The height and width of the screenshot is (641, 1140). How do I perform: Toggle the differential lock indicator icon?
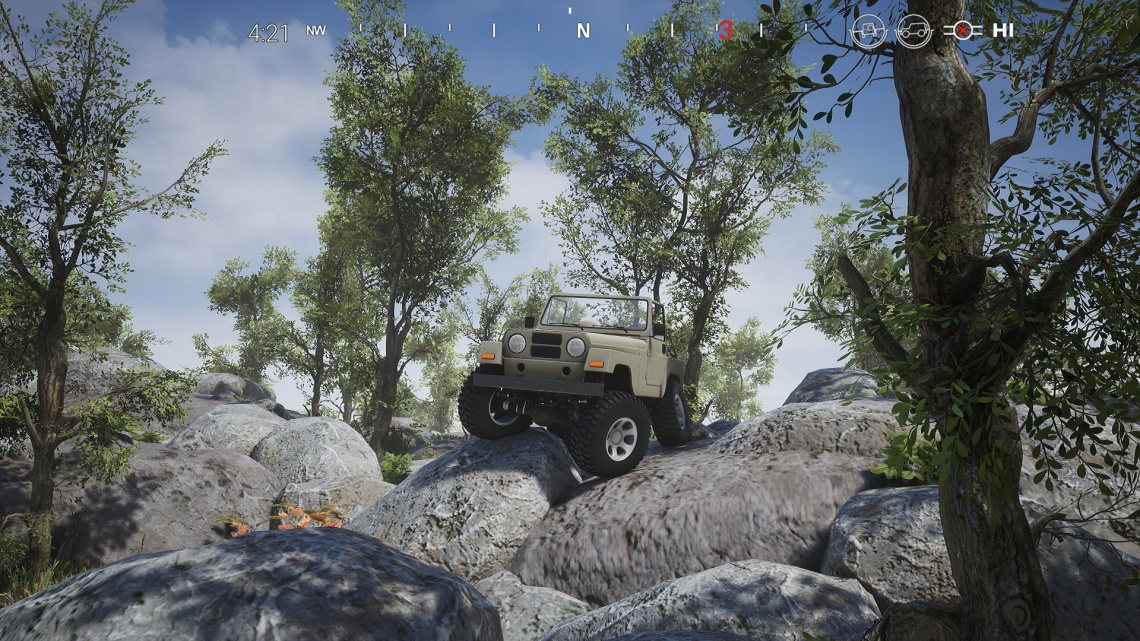(x=962, y=30)
